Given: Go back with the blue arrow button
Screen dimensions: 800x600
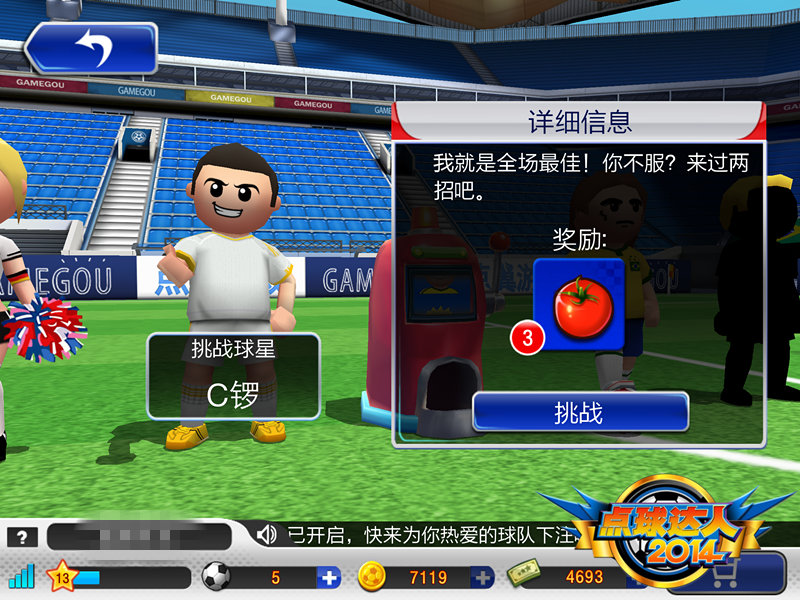Looking at the screenshot, I should pyautogui.click(x=92, y=49).
